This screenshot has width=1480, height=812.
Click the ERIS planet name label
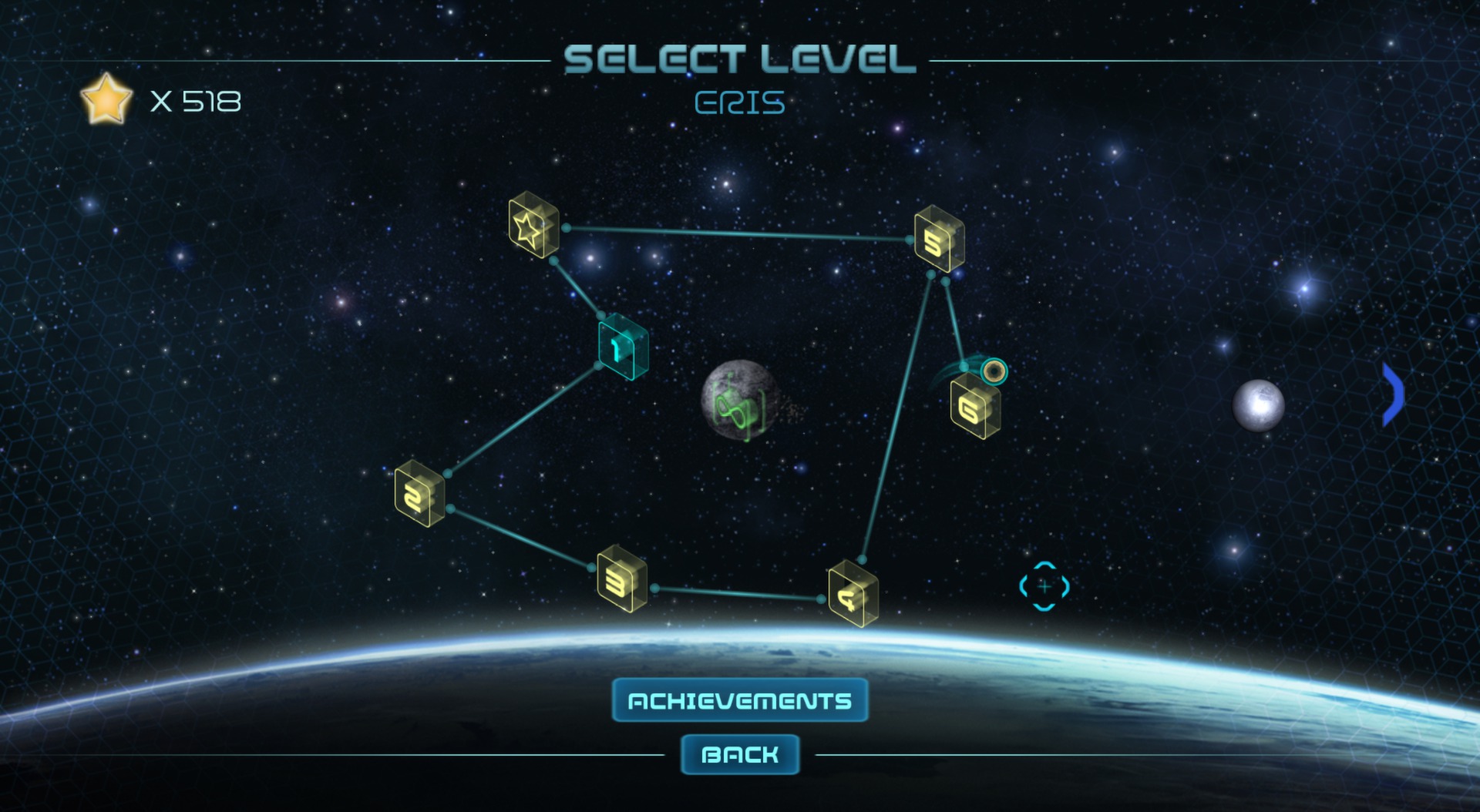tap(741, 102)
